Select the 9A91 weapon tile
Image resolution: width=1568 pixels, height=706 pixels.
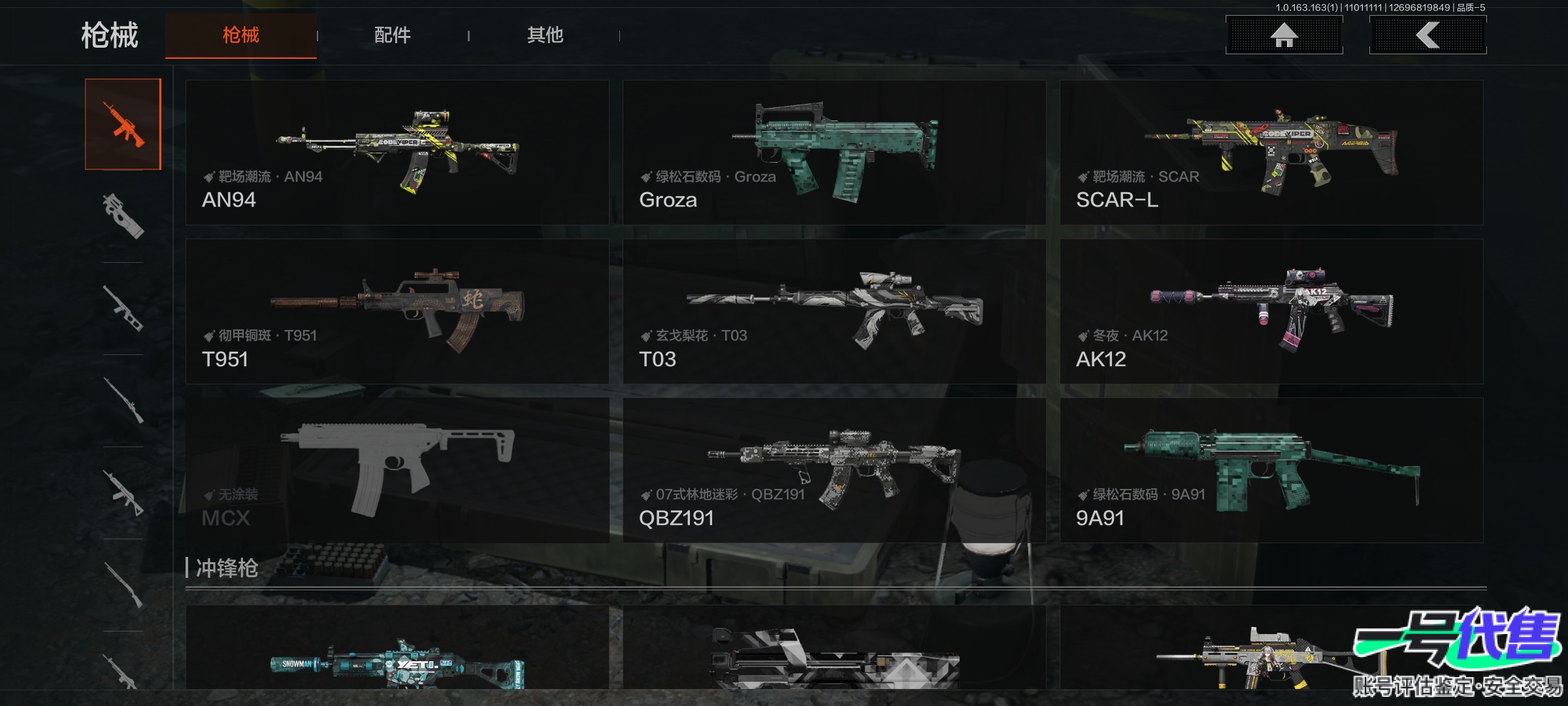[x=1271, y=471]
